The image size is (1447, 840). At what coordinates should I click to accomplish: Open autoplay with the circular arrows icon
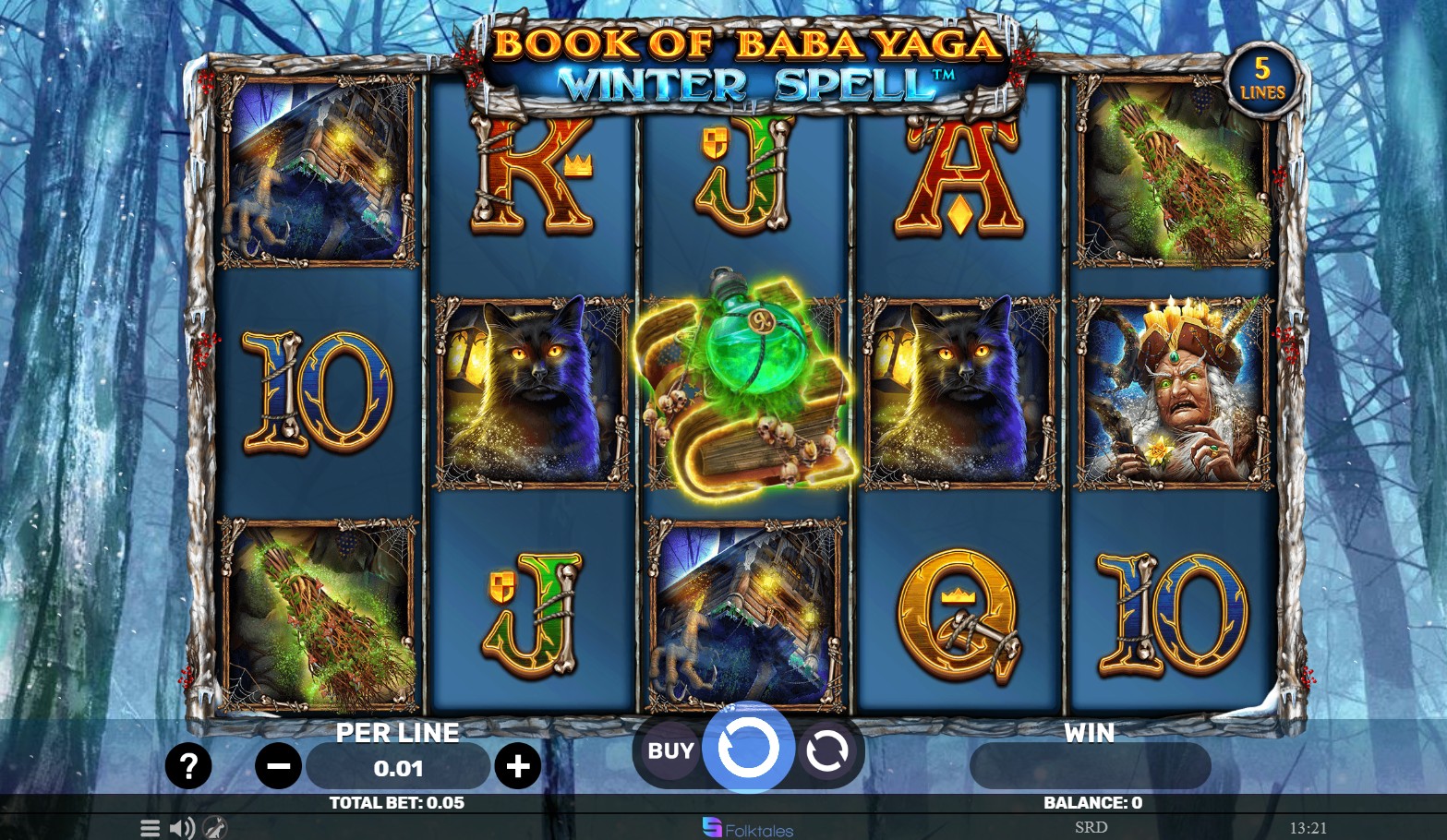coord(826,750)
